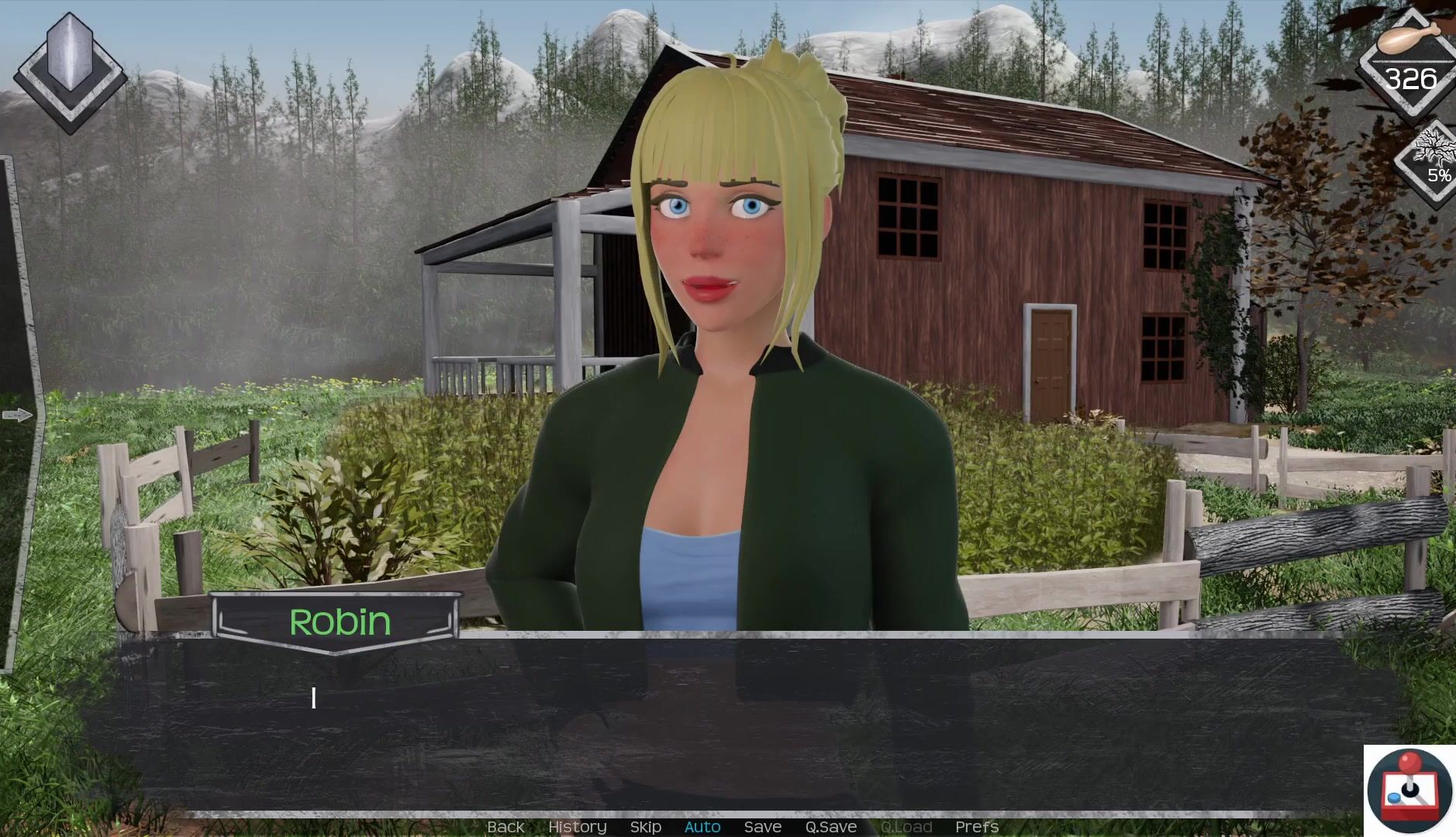Viewport: 1456px width, 837px height.
Task: Expand the side panel arrow tab
Action: (17, 415)
